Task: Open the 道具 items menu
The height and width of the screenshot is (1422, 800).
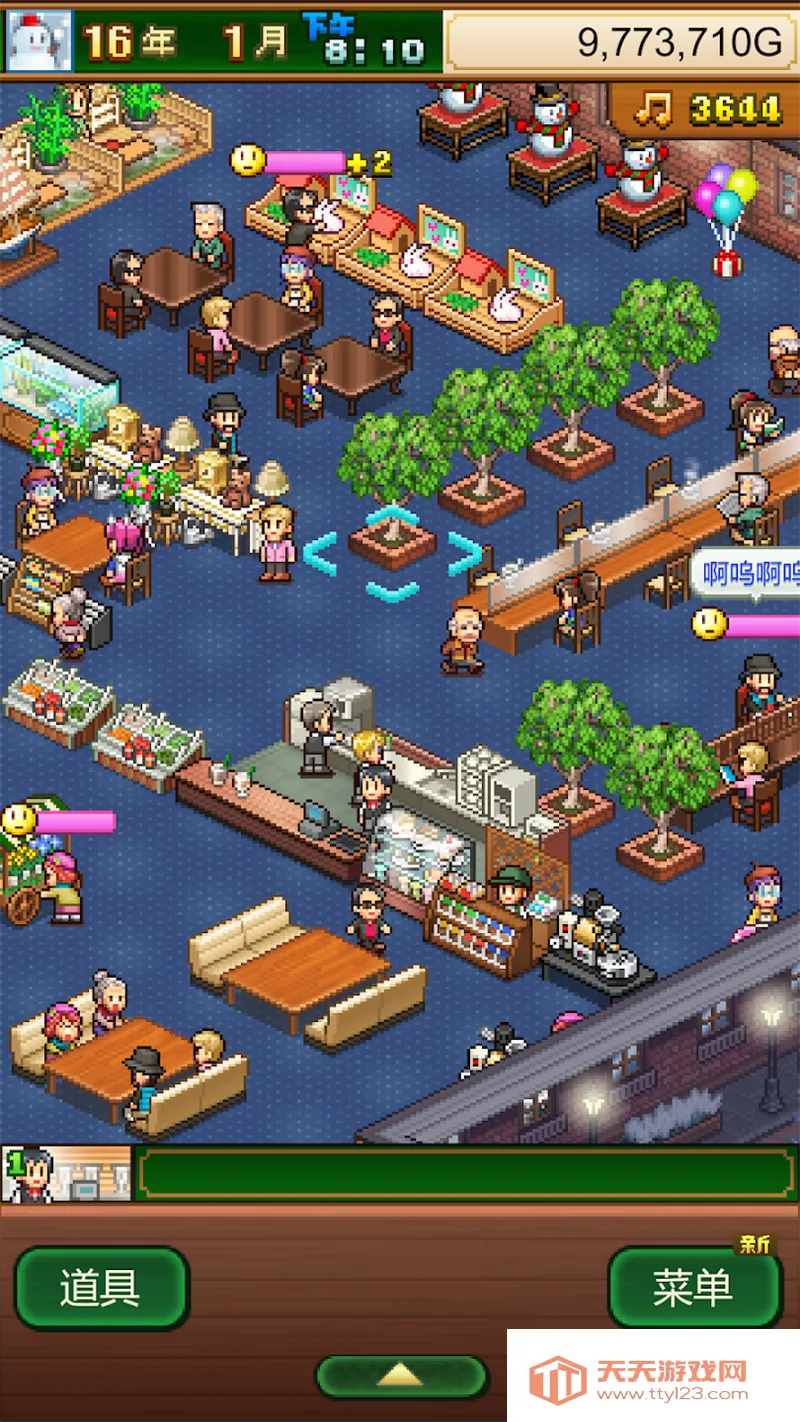Action: [x=101, y=1288]
